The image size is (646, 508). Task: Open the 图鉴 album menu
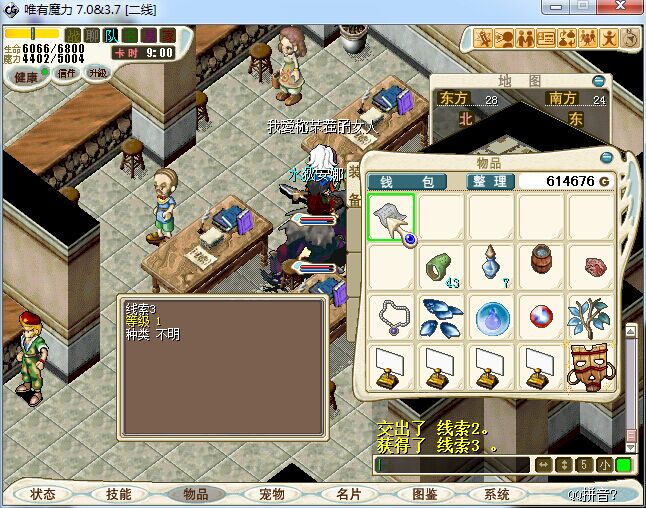click(423, 494)
